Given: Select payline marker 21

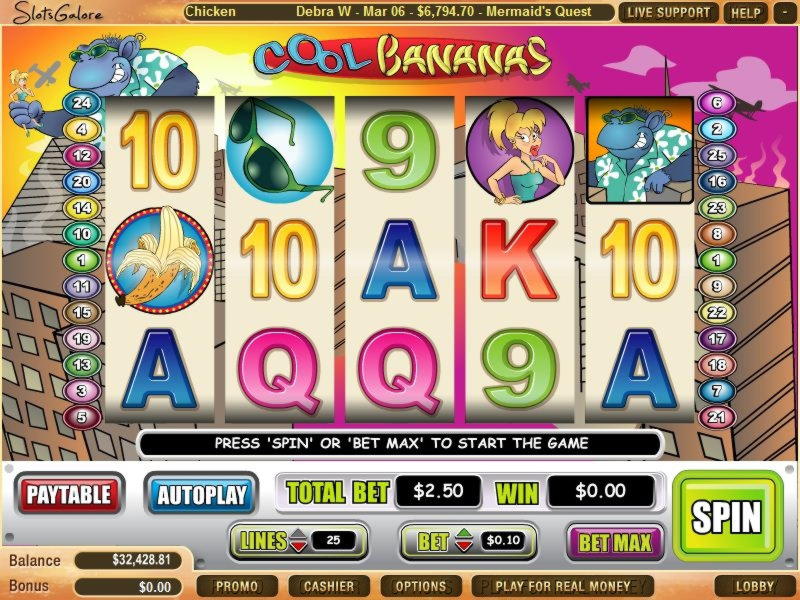Looking at the screenshot, I should (x=716, y=416).
